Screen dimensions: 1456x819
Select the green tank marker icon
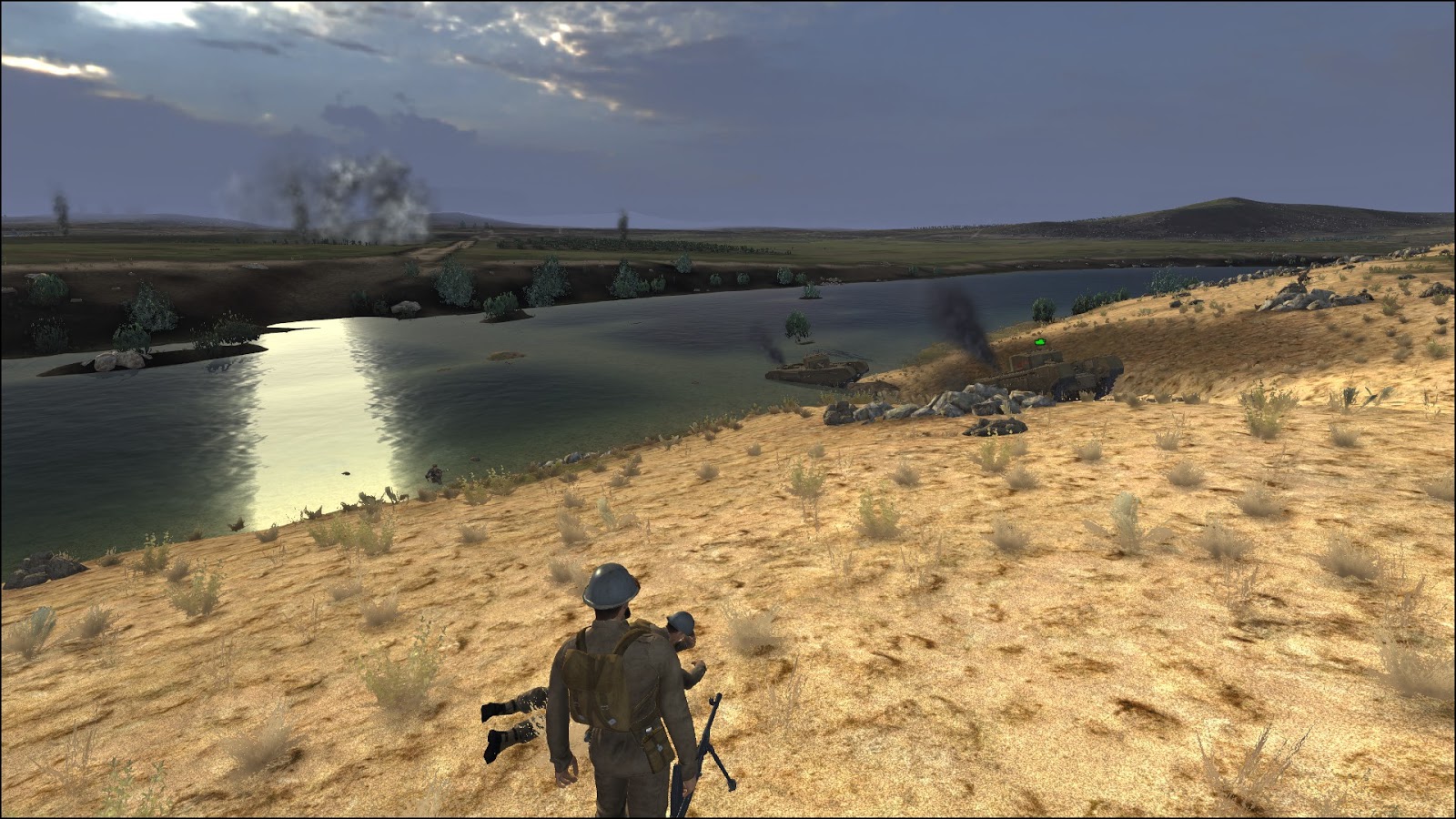(1040, 342)
